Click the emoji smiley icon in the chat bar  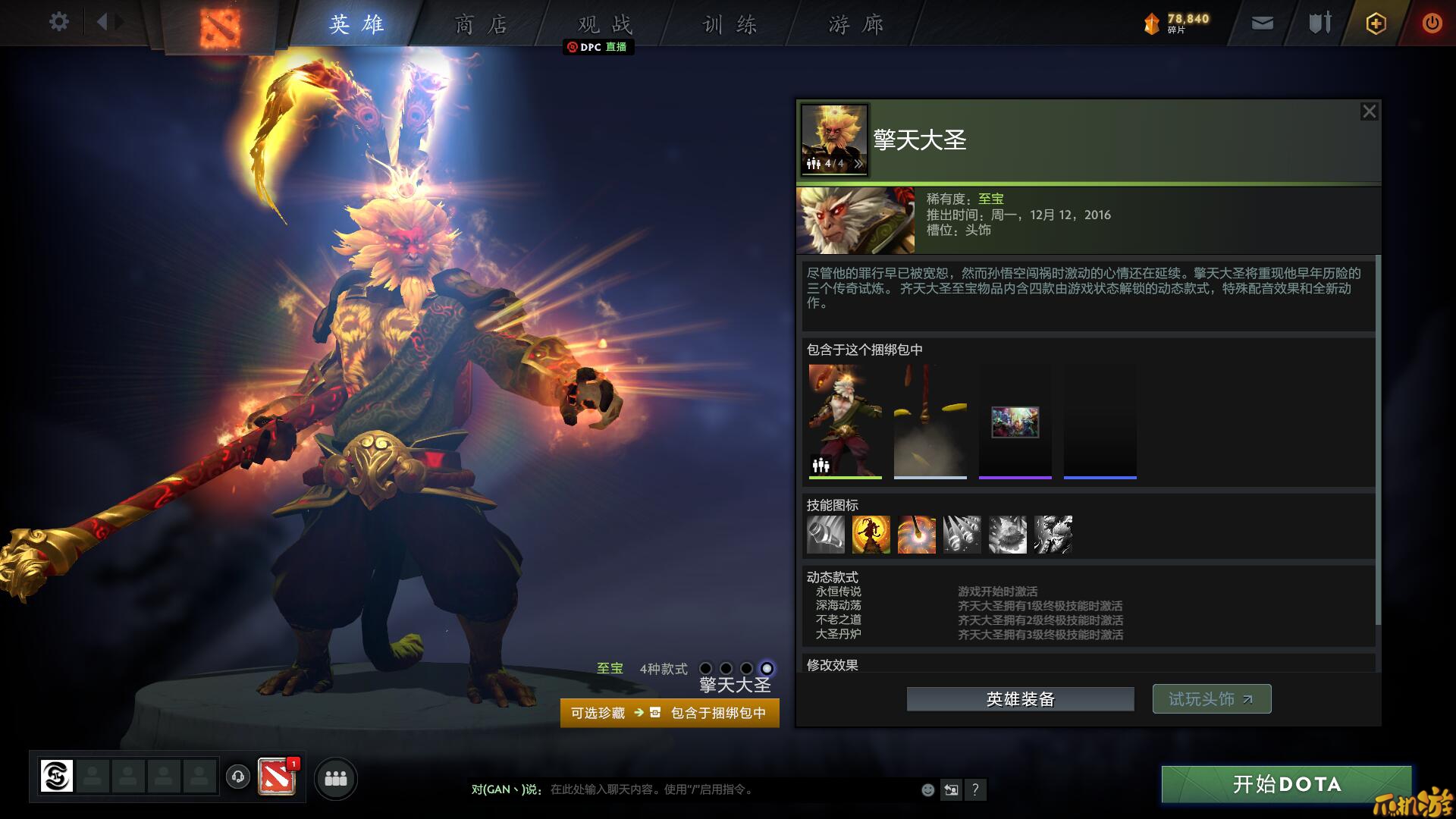point(927,789)
